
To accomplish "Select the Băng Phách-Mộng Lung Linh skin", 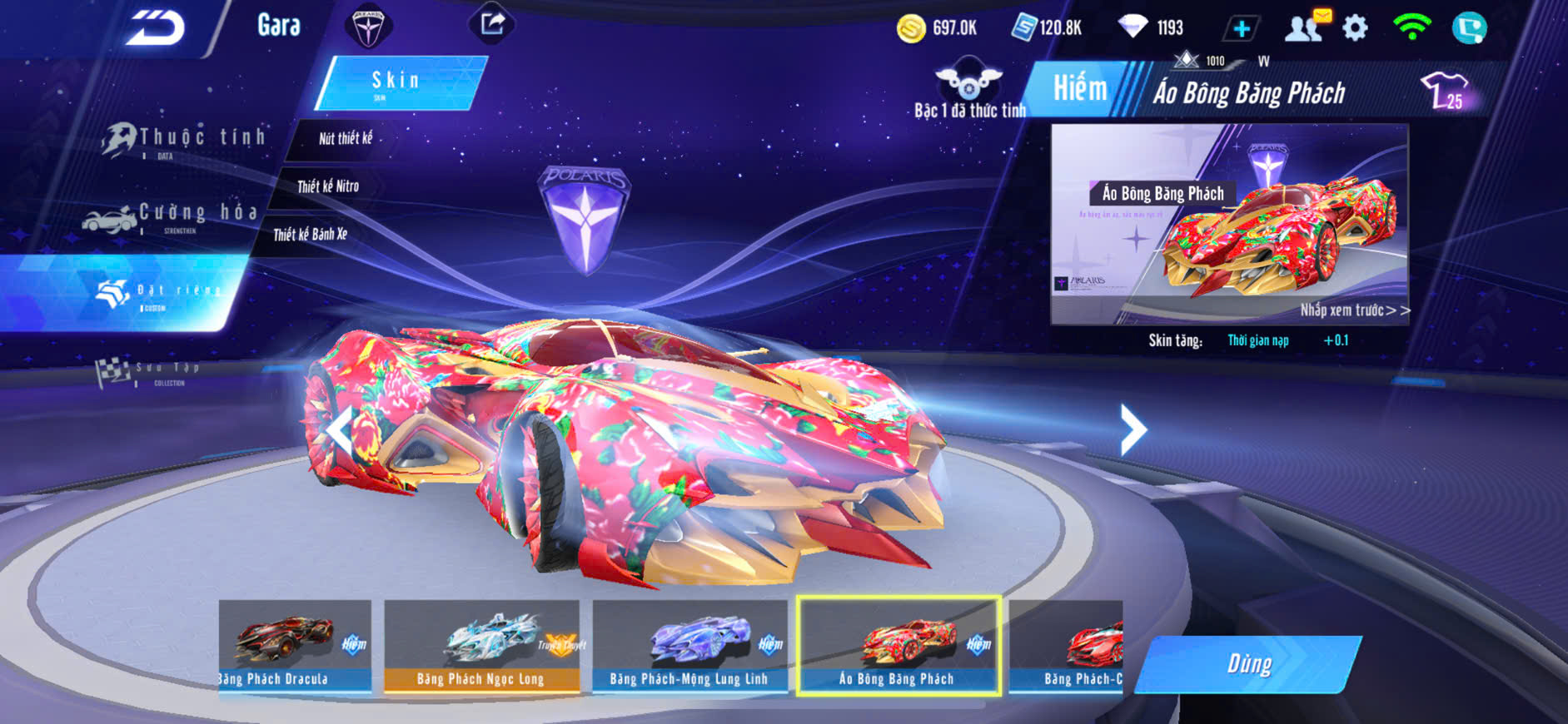I will [689, 646].
